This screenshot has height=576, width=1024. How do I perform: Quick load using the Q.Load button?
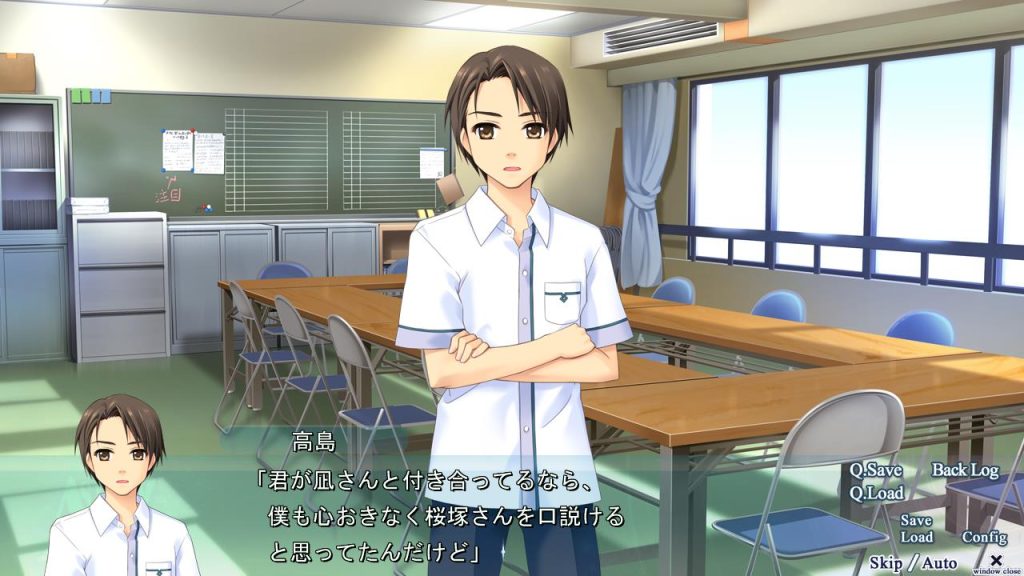click(x=877, y=492)
